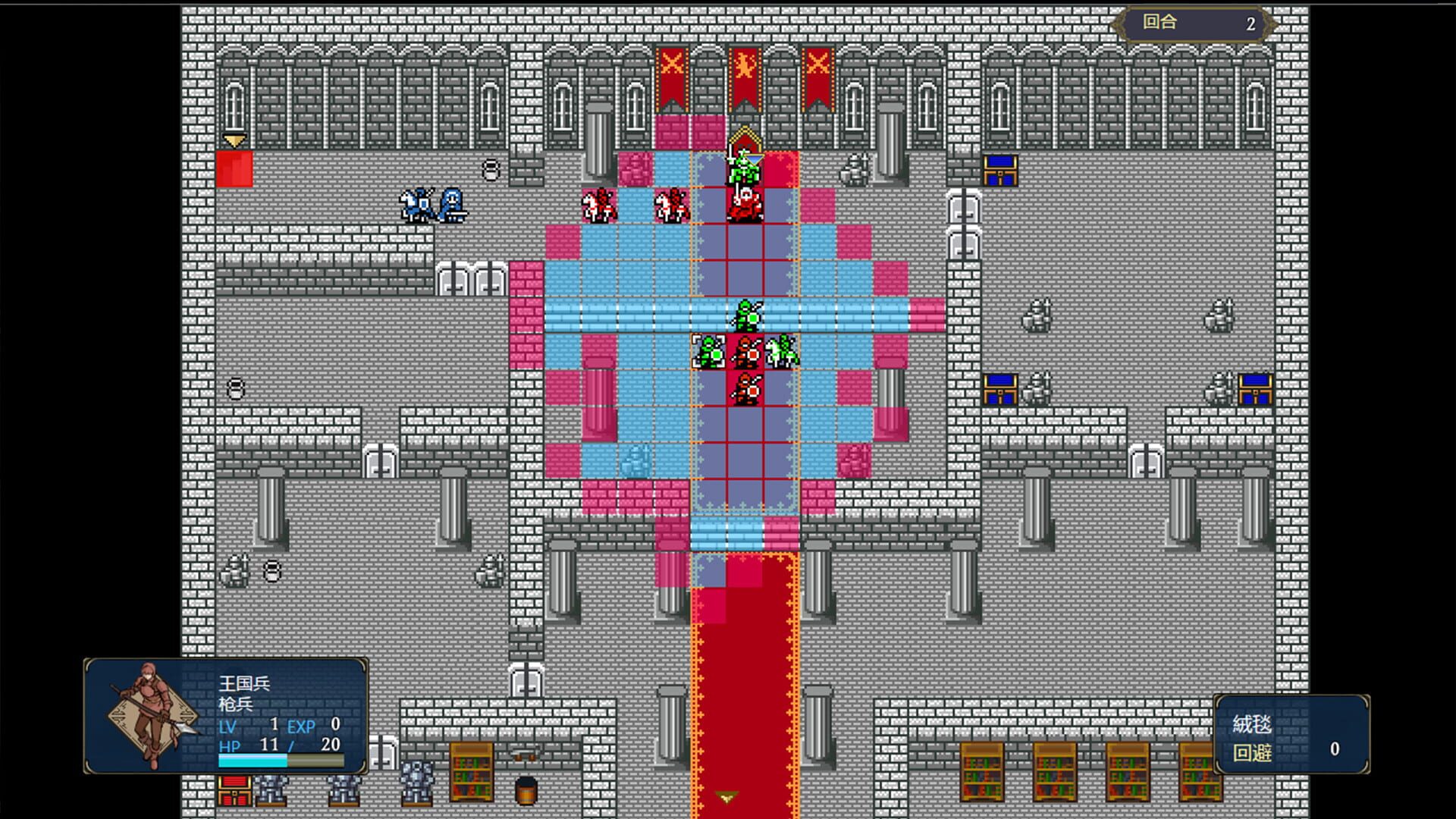Image resolution: width=1456 pixels, height=819 pixels.
Task: Select the green swordsman in the map center
Action: click(x=747, y=315)
